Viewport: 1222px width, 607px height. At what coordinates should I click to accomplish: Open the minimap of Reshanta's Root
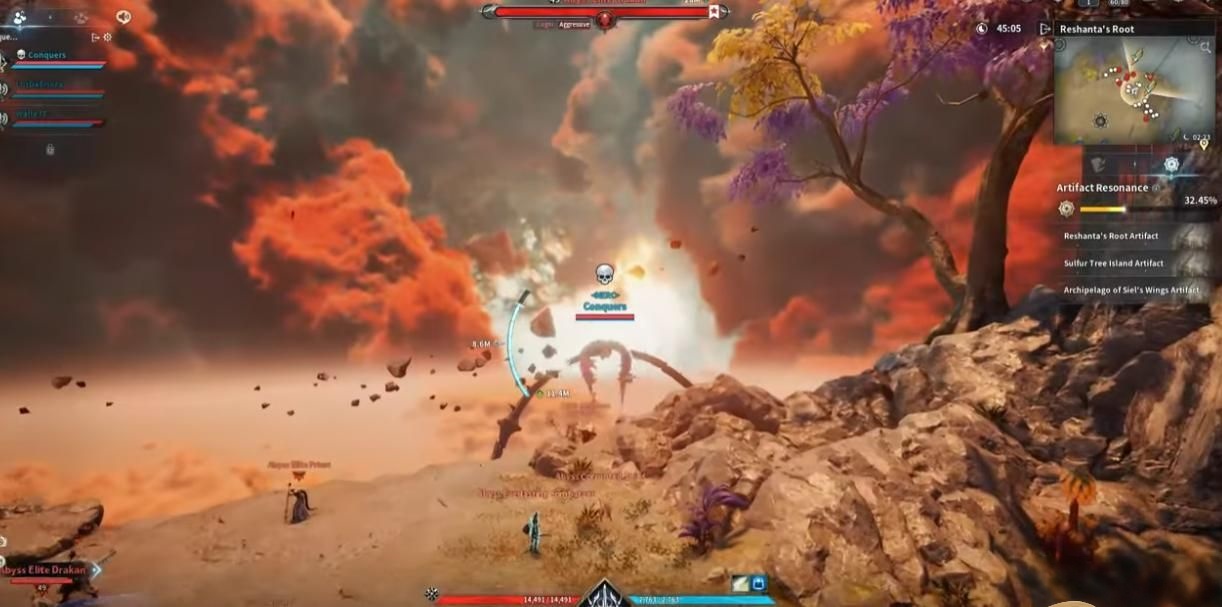1120,92
